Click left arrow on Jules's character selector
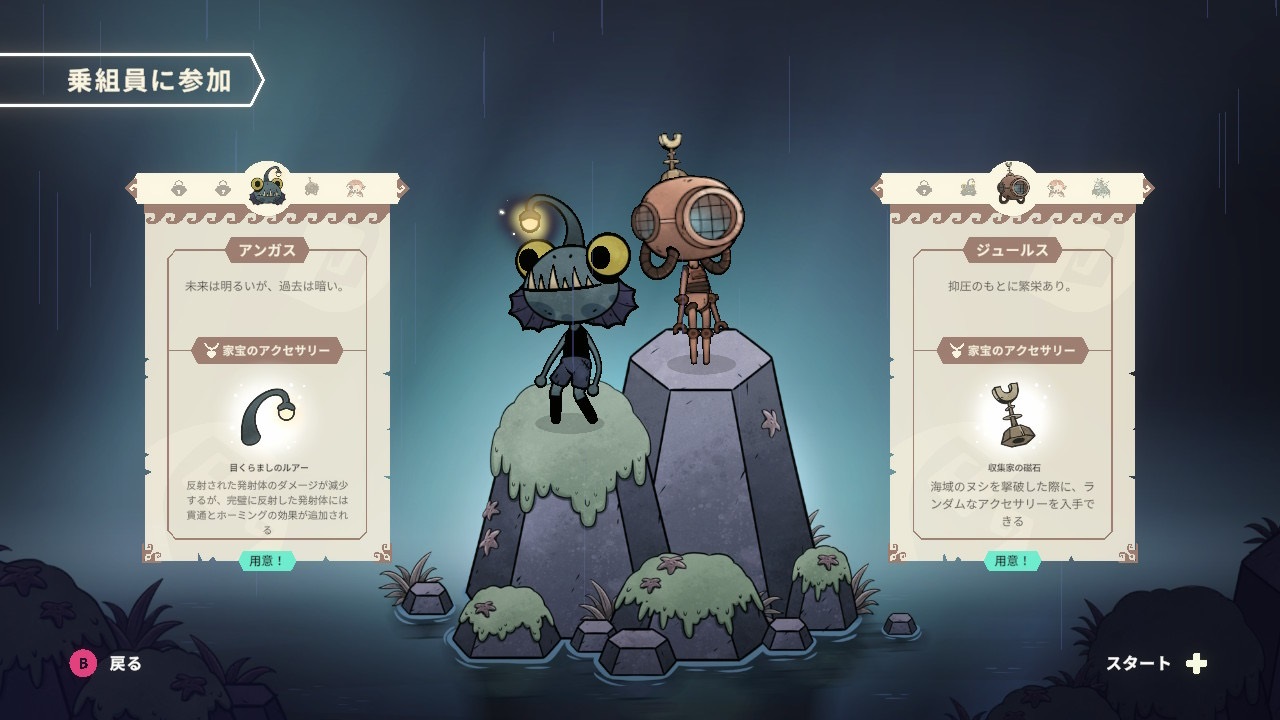This screenshot has width=1280, height=720. tap(878, 187)
